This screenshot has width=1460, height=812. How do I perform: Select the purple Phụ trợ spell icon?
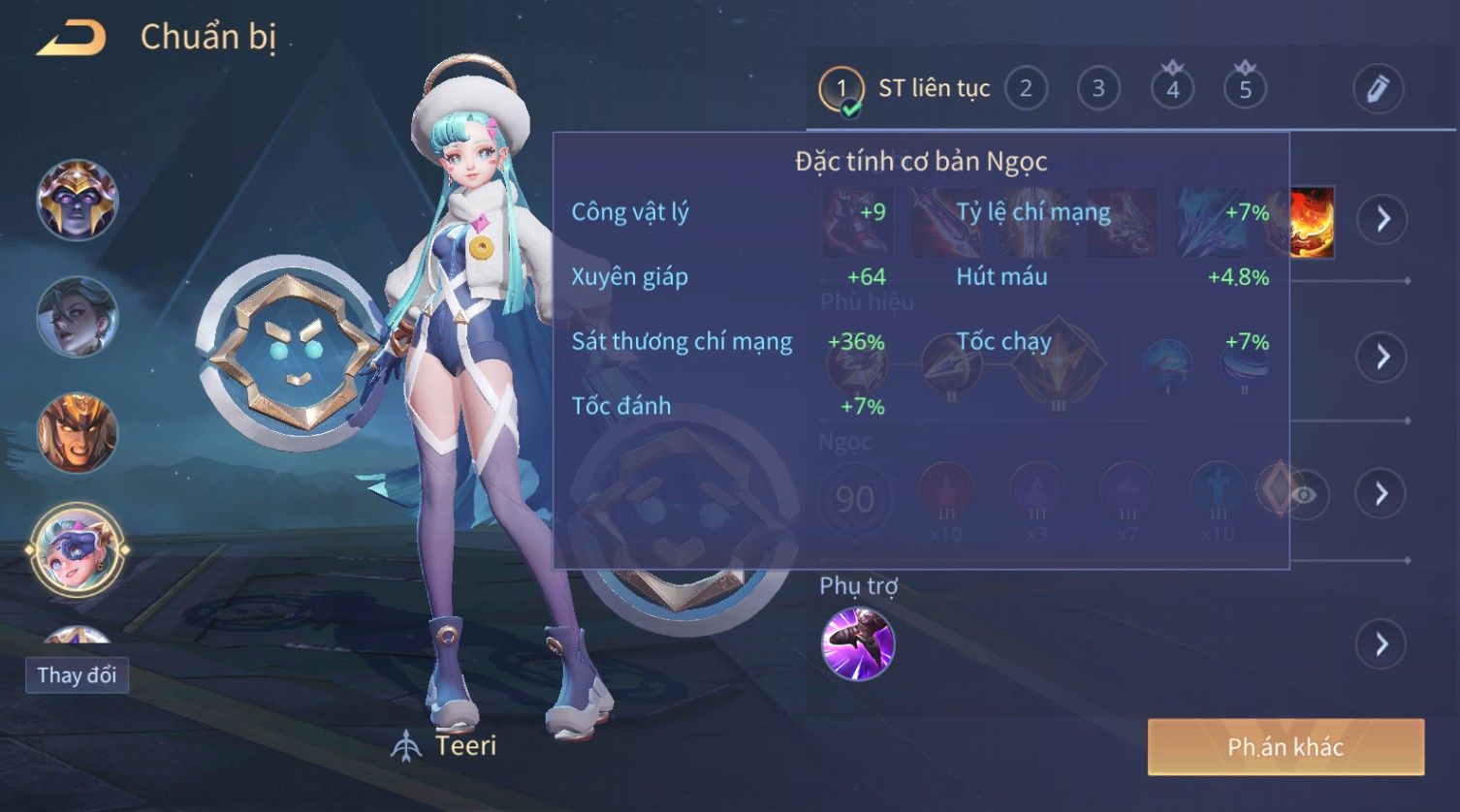[857, 644]
